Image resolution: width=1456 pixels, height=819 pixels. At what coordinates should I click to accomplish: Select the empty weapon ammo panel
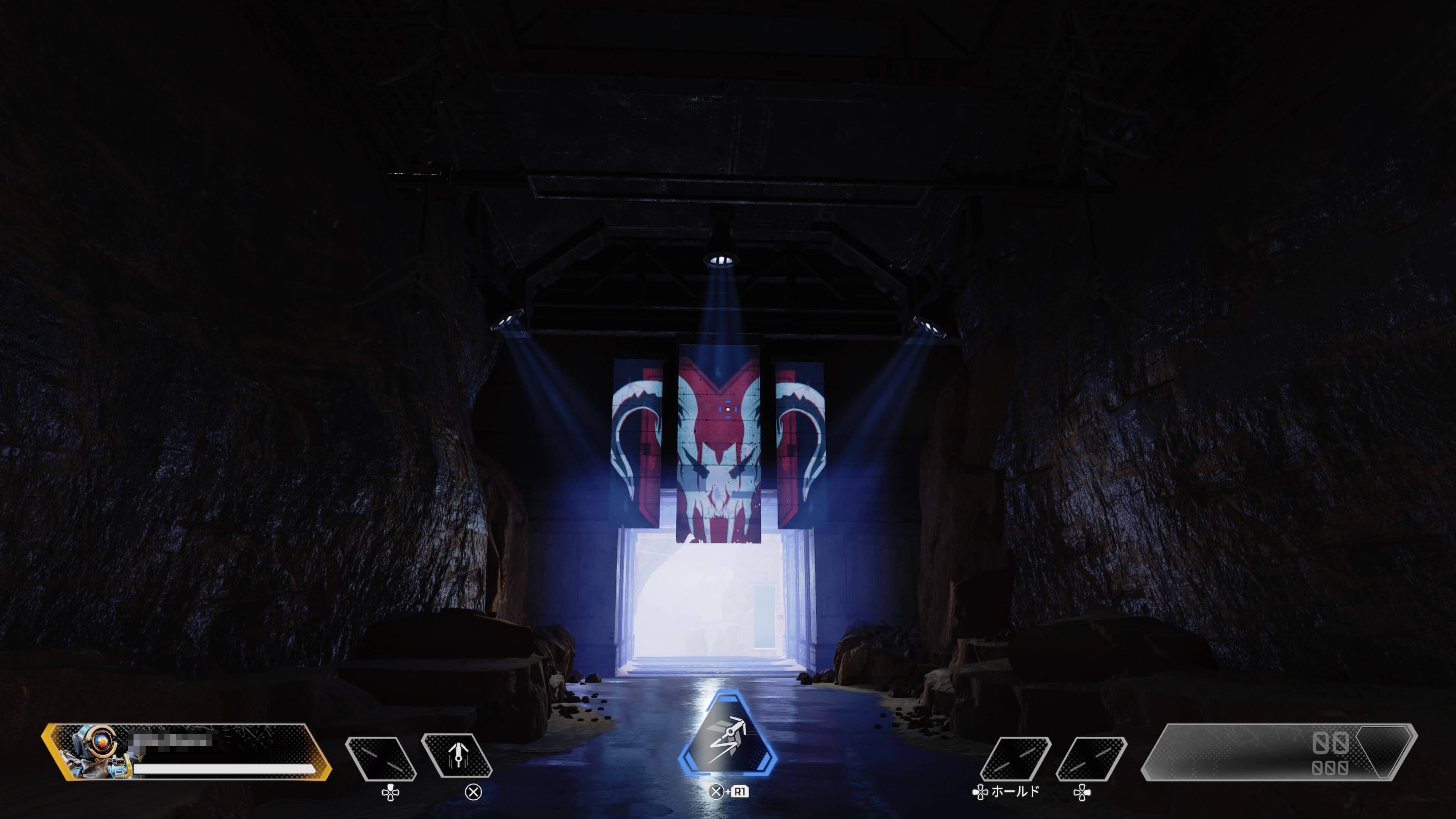pos(1279,752)
